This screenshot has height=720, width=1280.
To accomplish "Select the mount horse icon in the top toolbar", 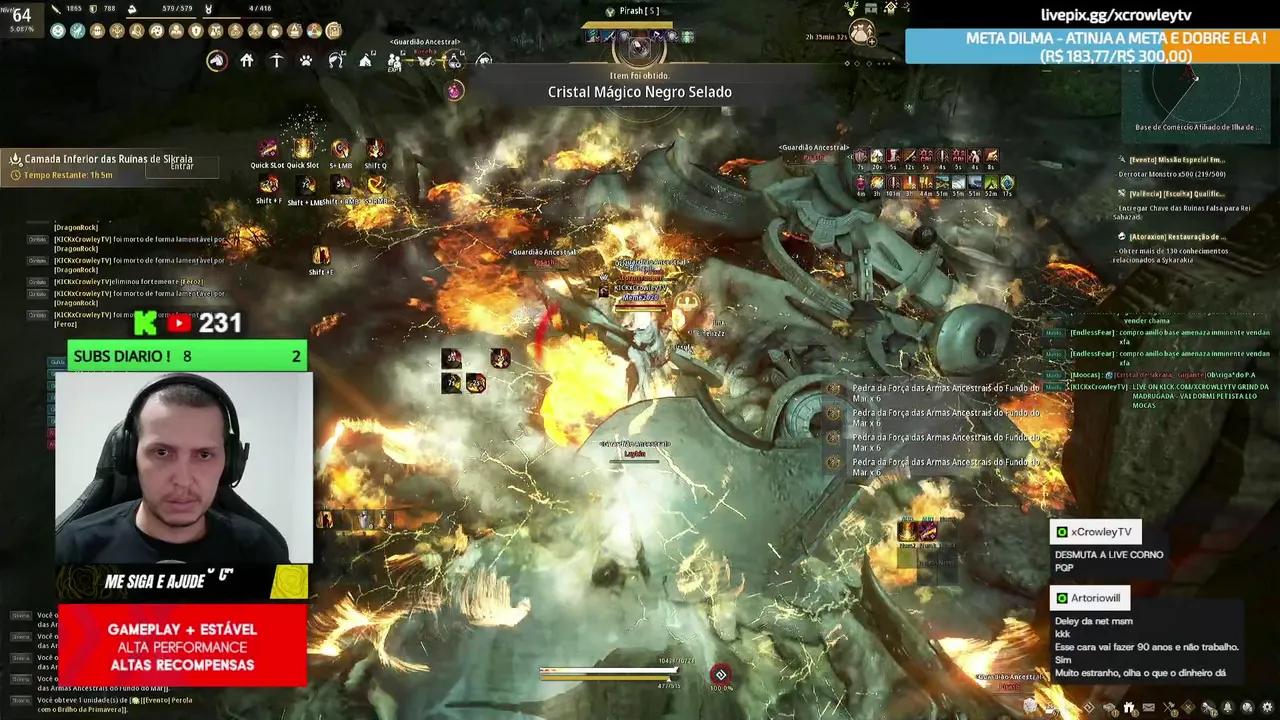I will (x=215, y=60).
